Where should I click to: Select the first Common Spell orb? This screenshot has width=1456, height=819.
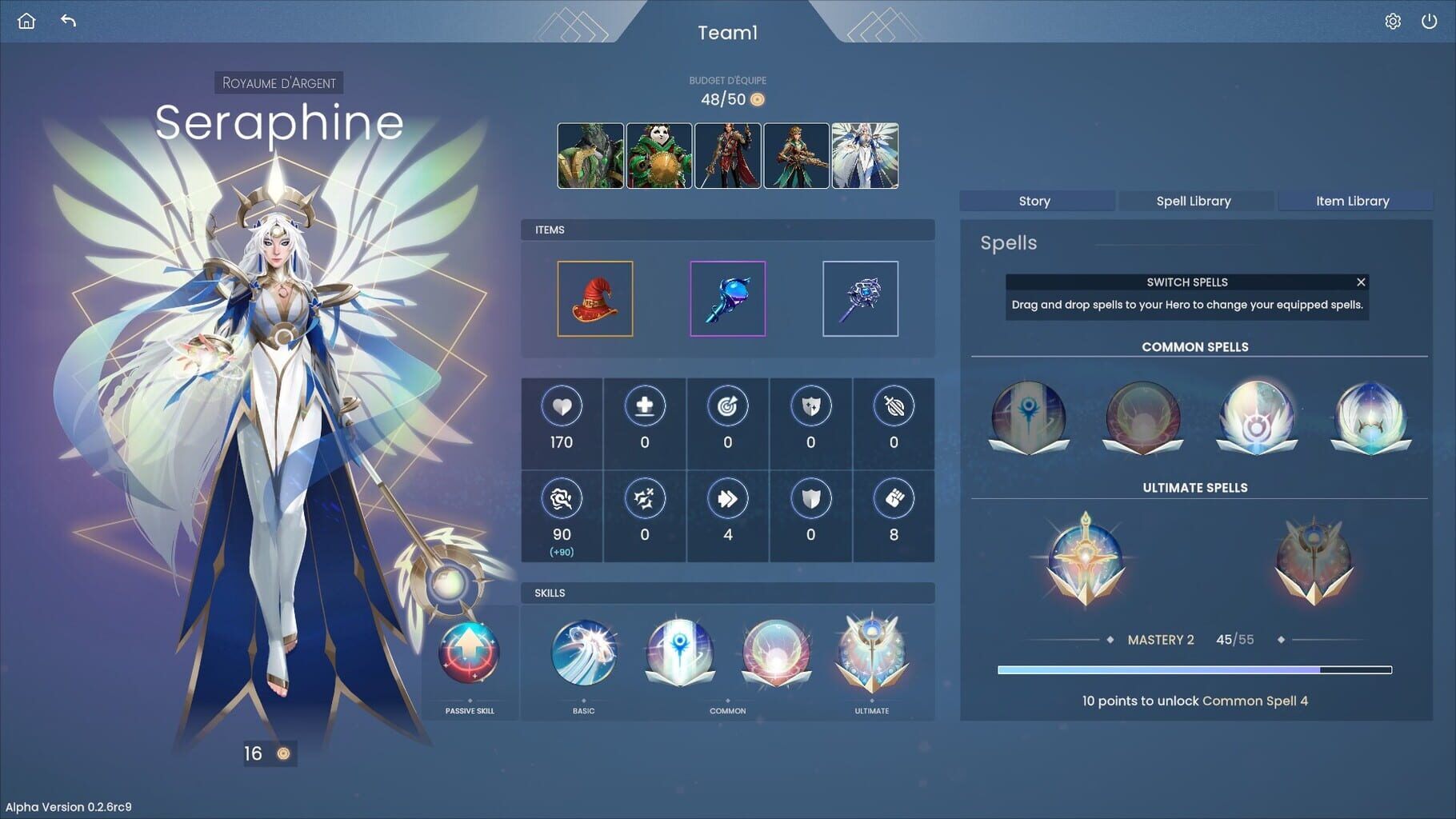1029,416
